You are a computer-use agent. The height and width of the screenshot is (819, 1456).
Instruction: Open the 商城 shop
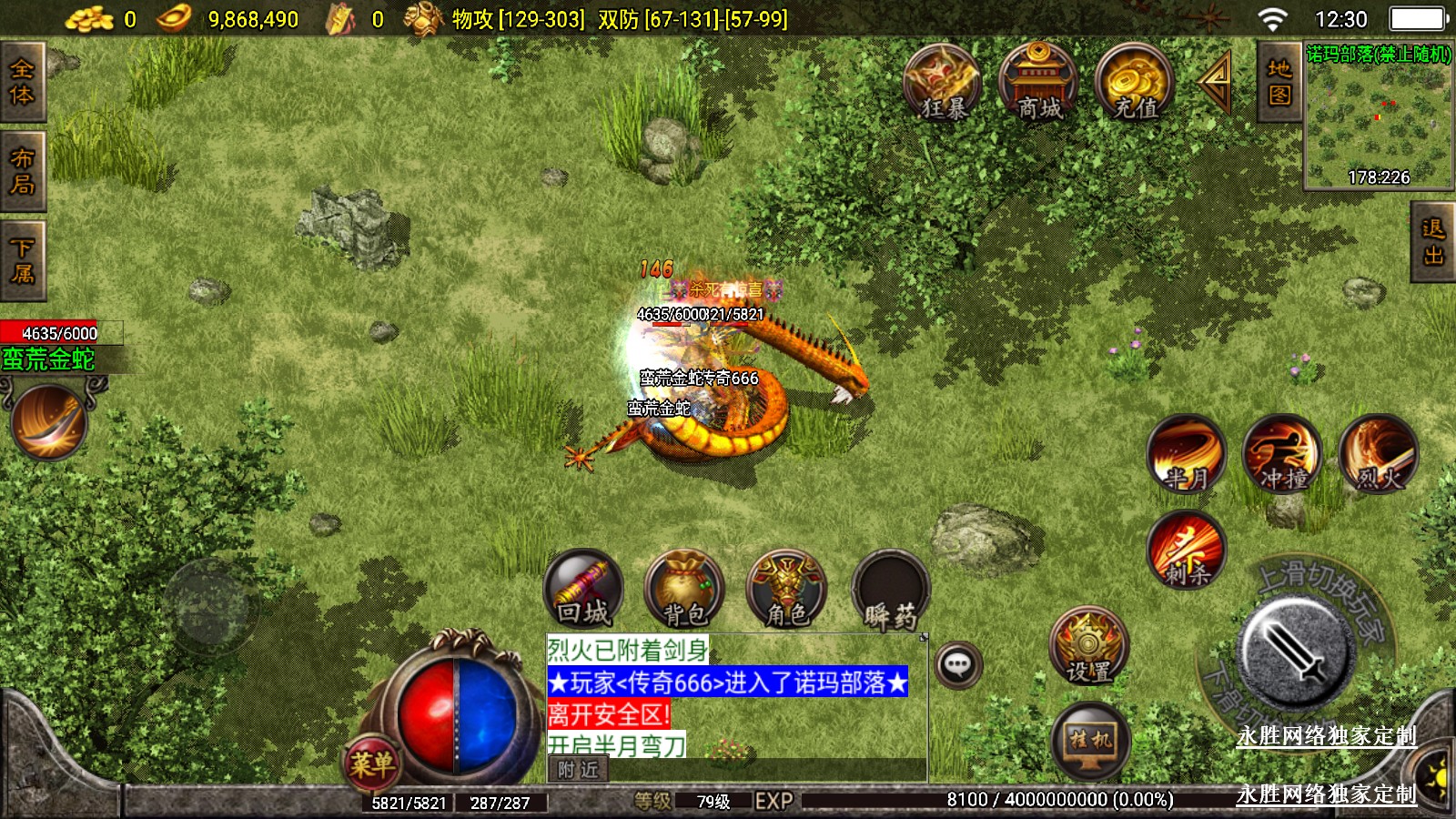[x=1038, y=84]
